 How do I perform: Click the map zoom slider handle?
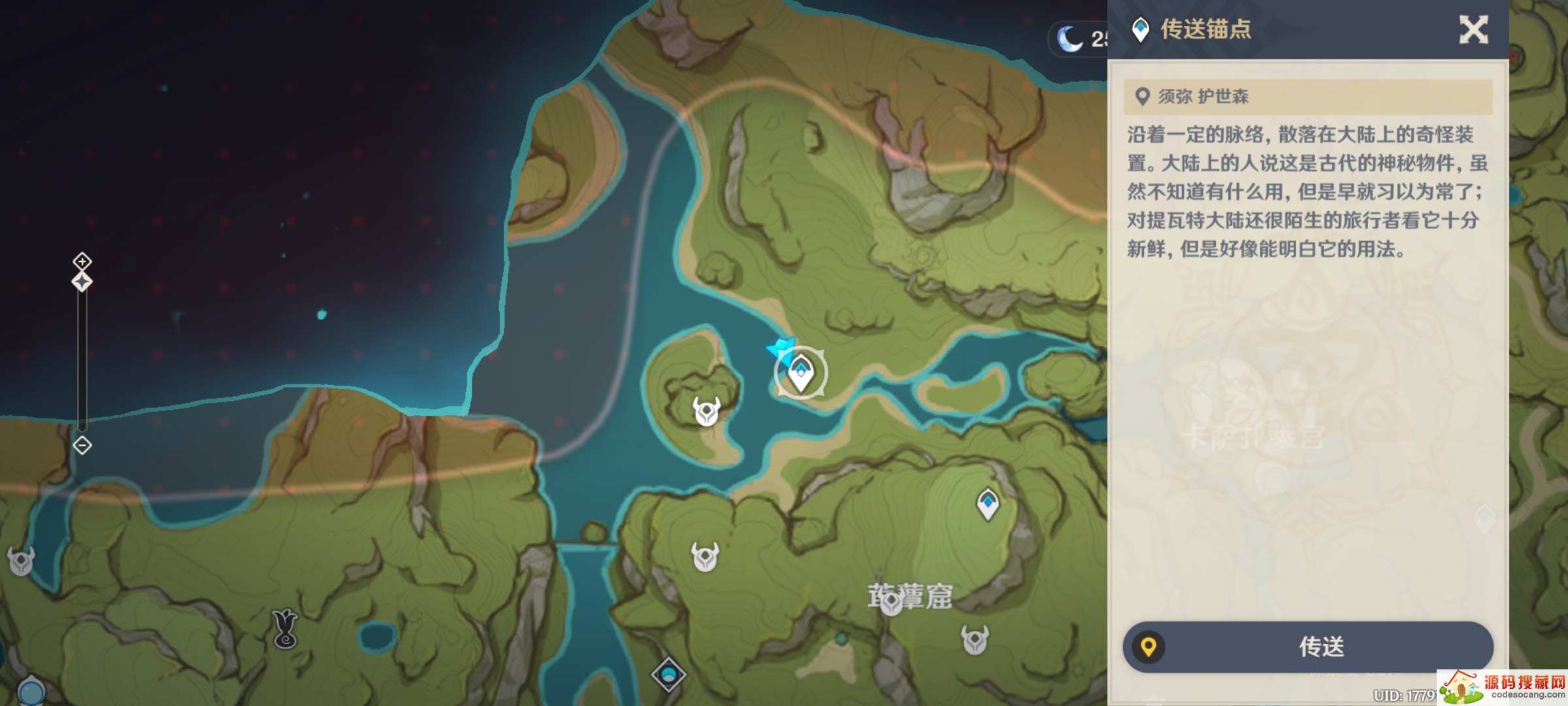(x=82, y=282)
